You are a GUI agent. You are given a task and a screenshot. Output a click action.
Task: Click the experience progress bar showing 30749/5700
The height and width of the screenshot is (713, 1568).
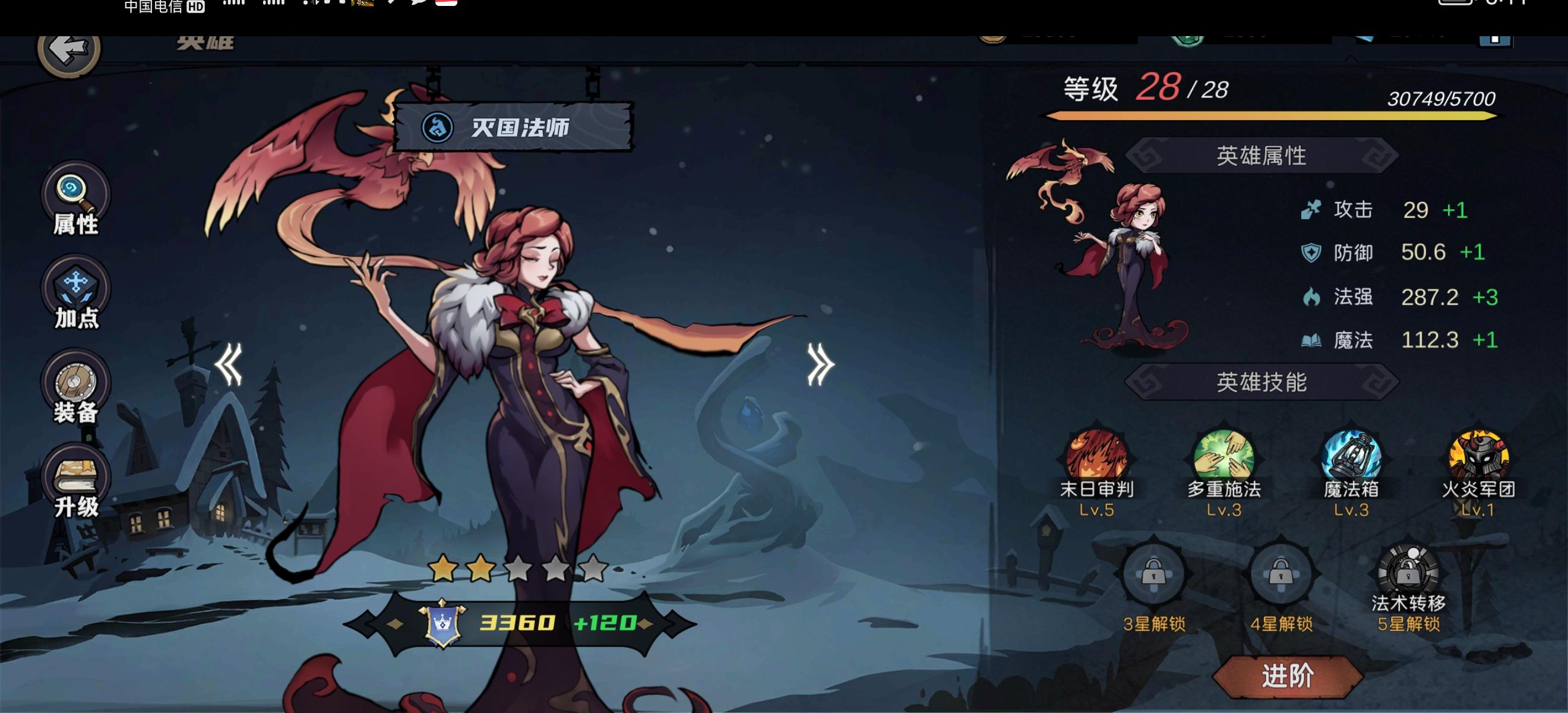tap(1278, 116)
